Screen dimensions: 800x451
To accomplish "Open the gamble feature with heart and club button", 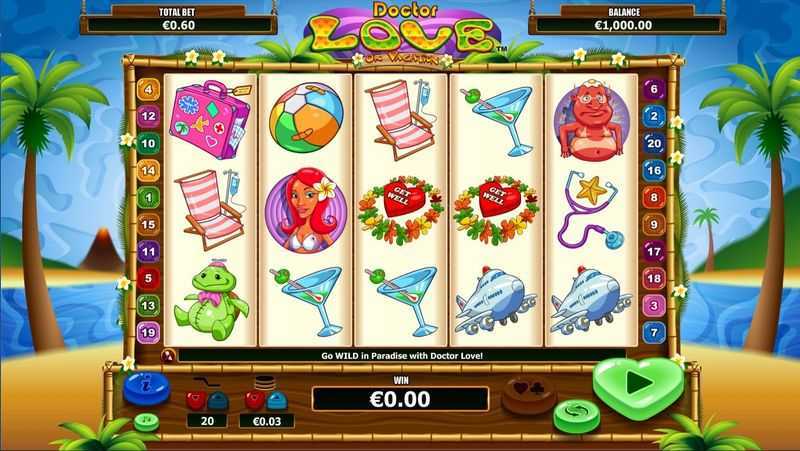I will click(528, 391).
